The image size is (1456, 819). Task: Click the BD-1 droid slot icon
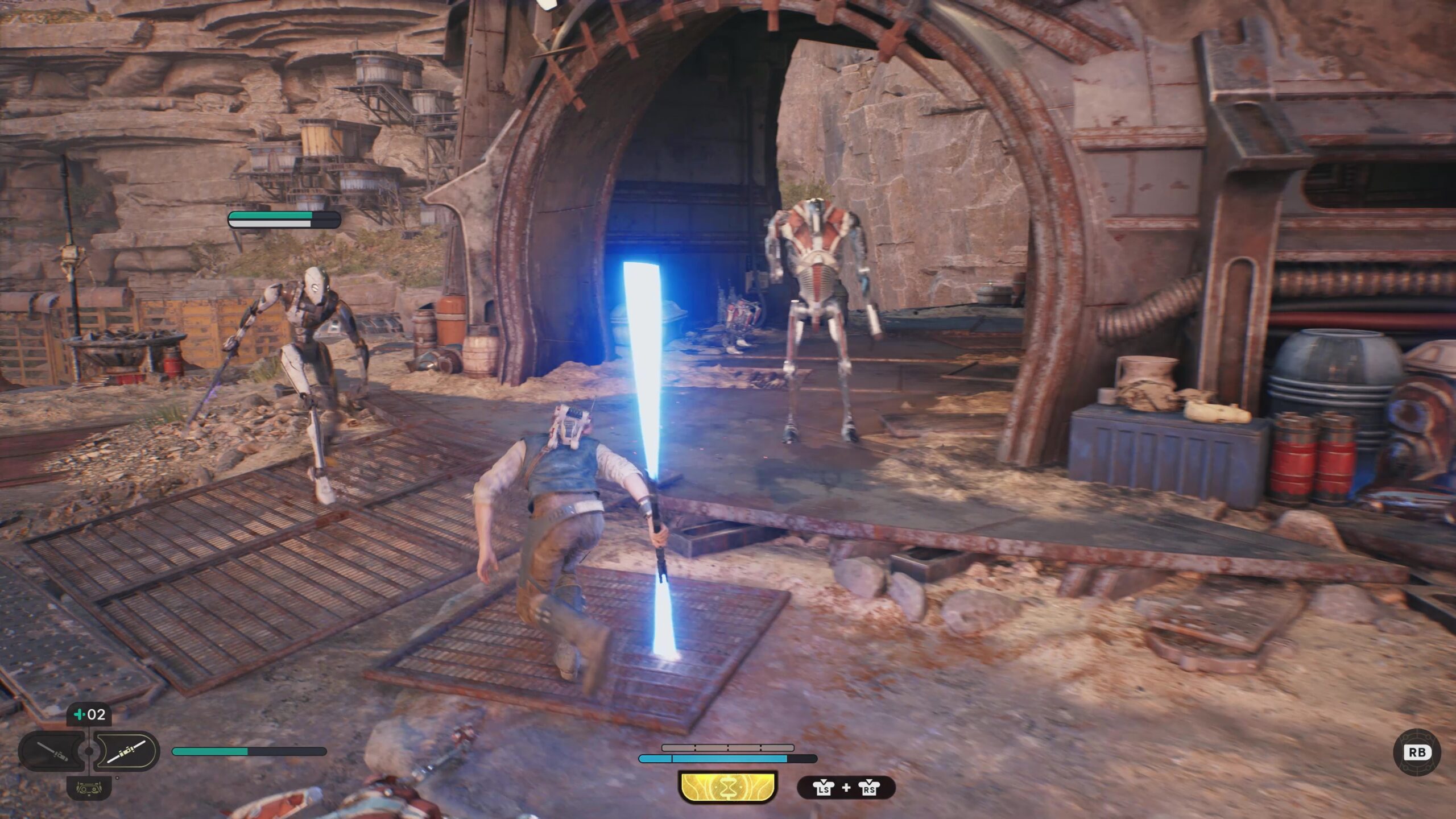[89, 788]
